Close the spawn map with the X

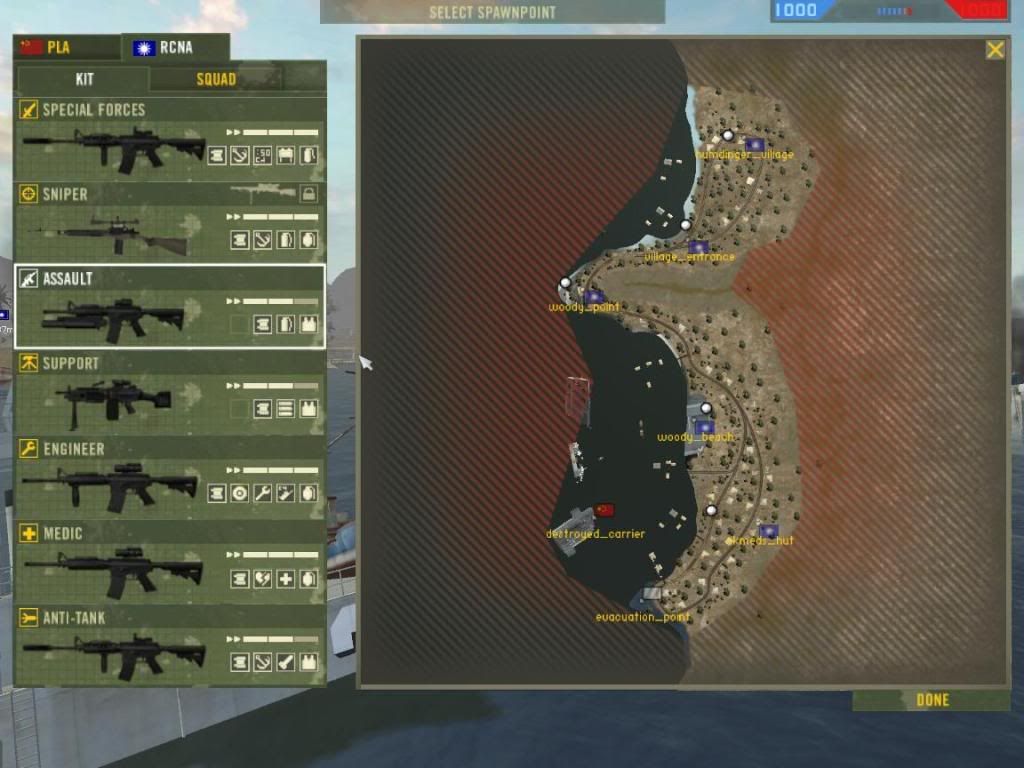click(x=995, y=50)
